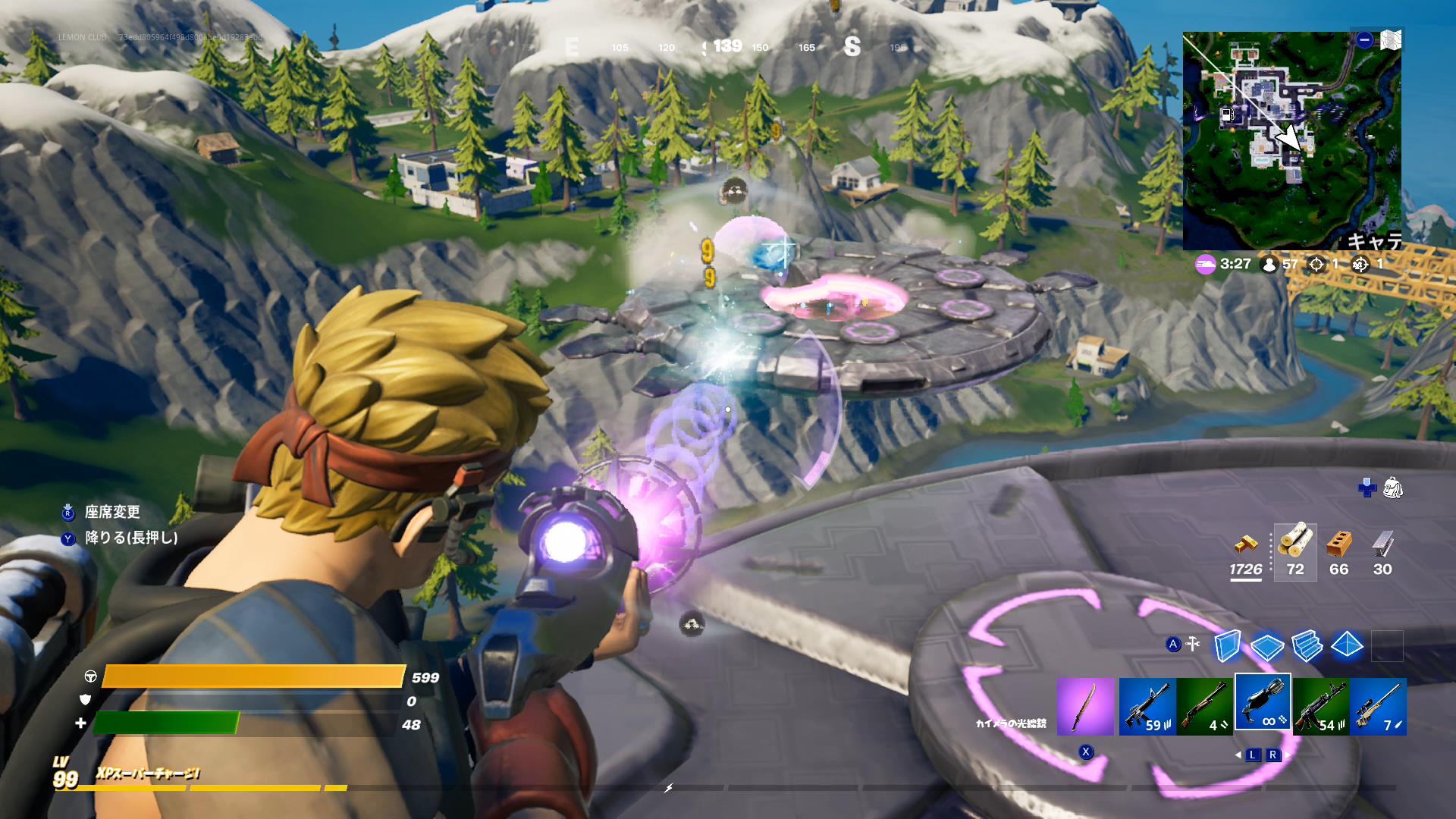
Task: Select the gas station marker on the minimap
Action: [1226, 115]
